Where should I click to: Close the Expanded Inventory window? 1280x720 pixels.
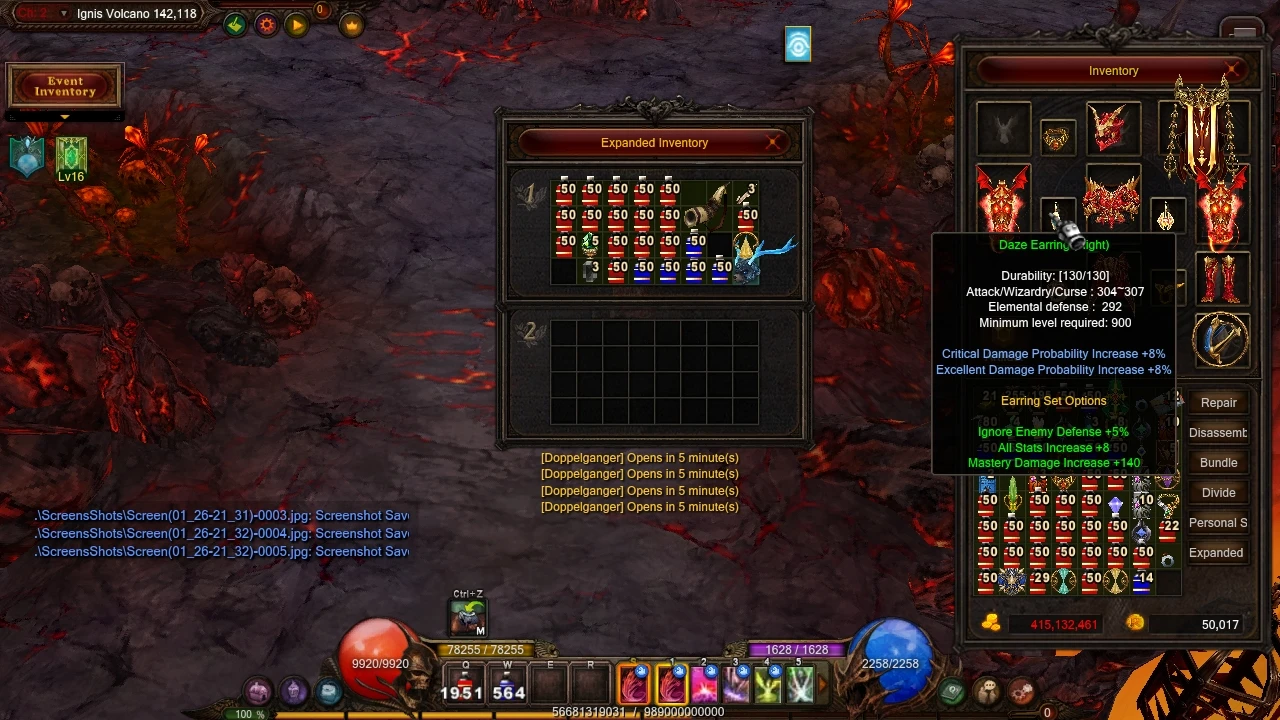pyautogui.click(x=773, y=143)
